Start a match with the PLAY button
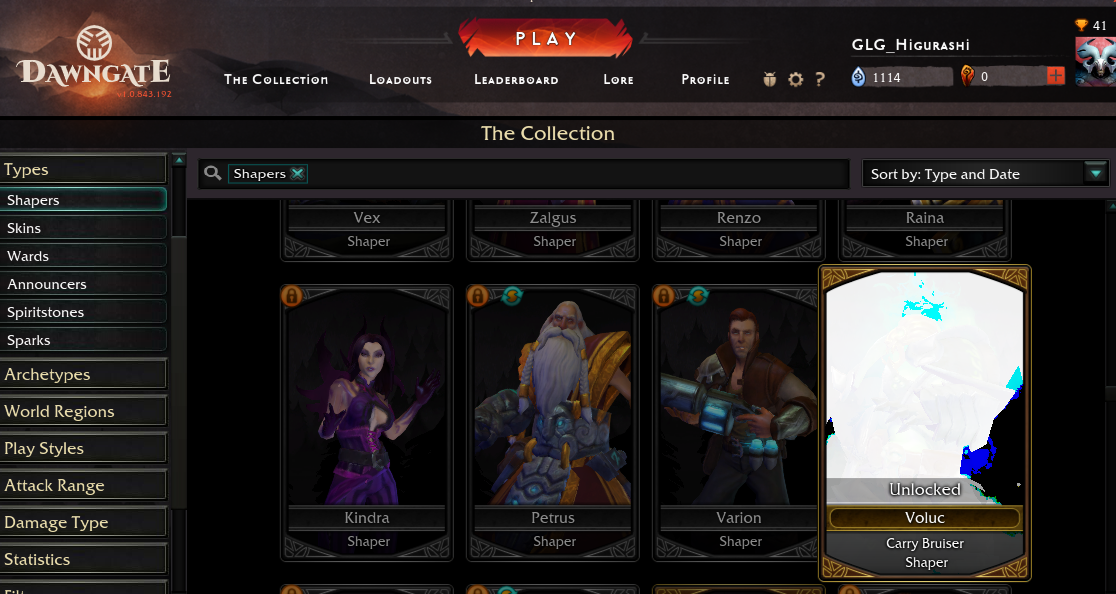1116x594 pixels. click(x=546, y=39)
